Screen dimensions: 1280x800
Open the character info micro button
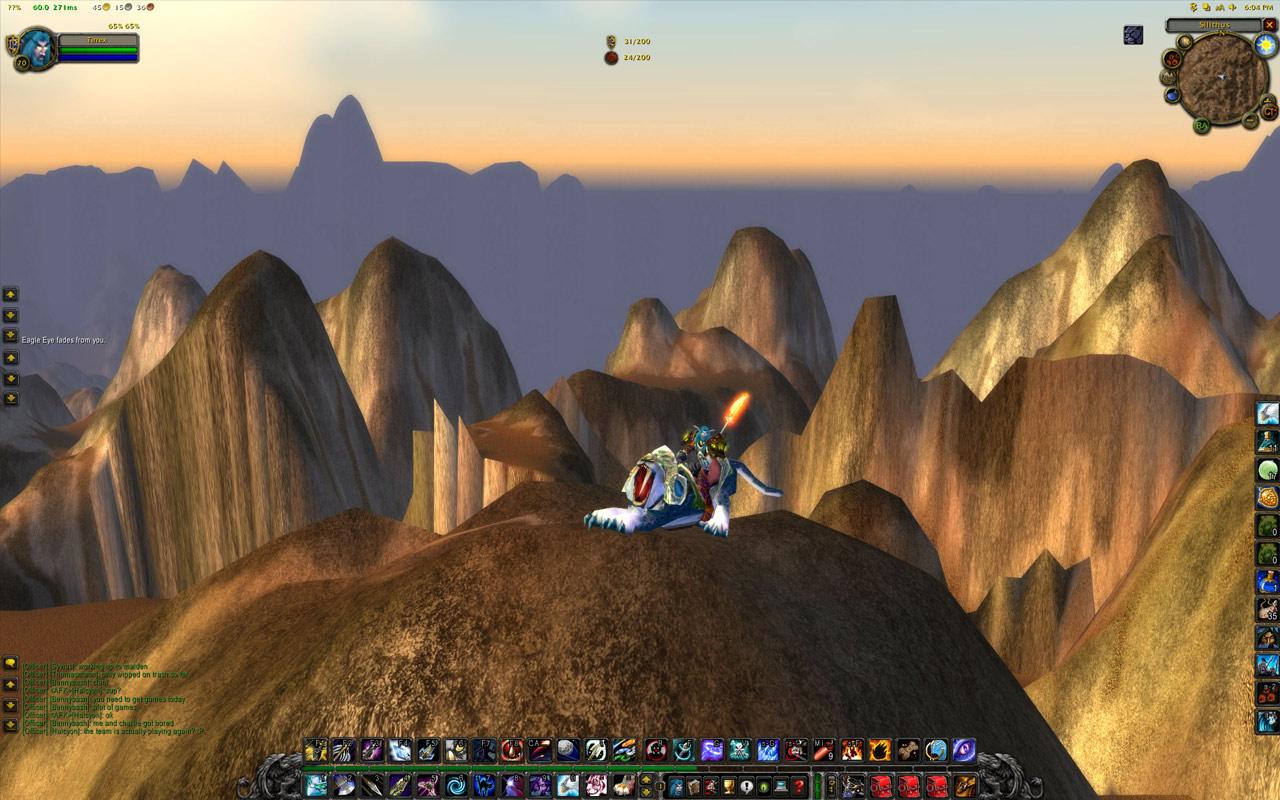(x=677, y=786)
